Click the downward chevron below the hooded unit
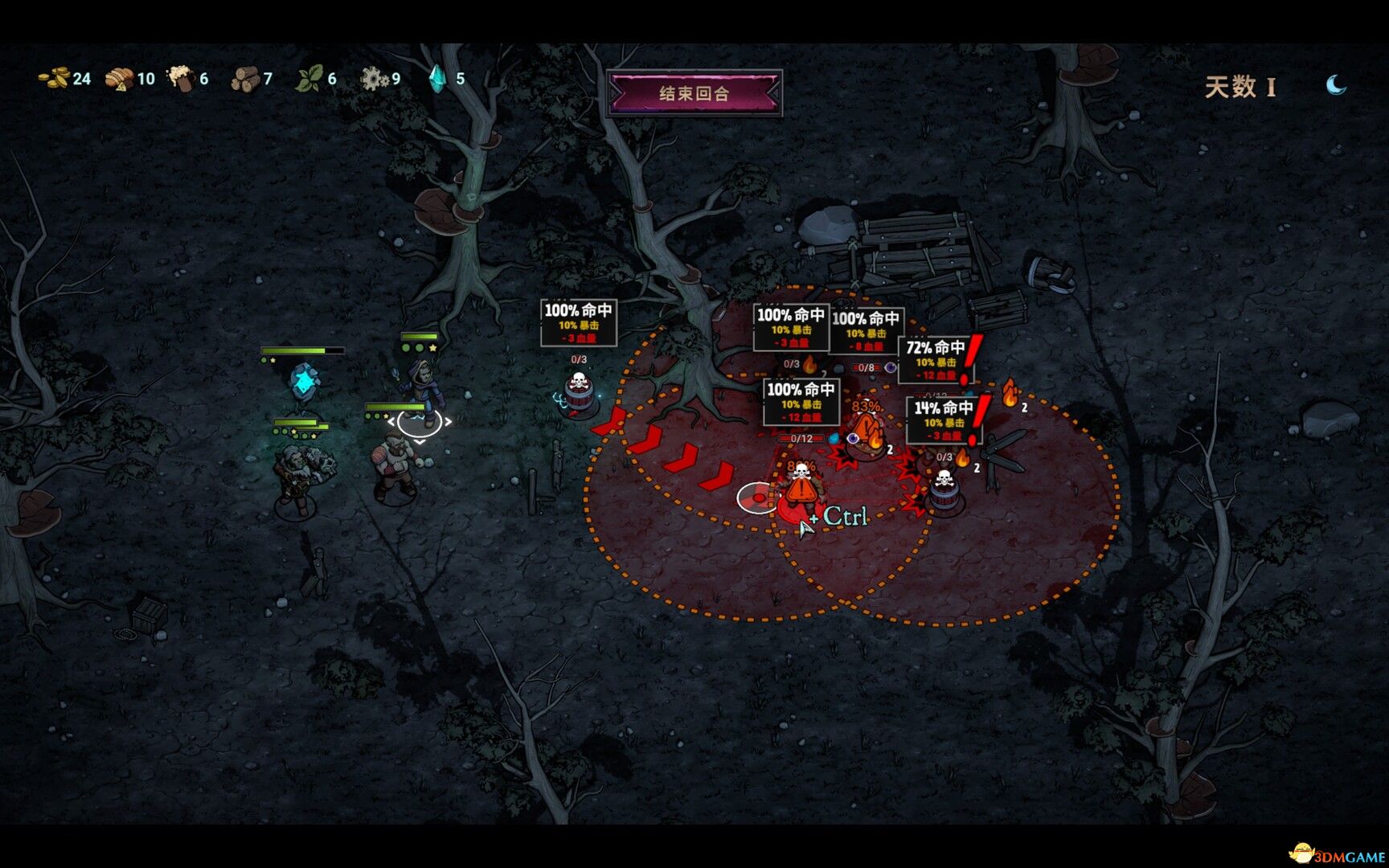 coord(419,443)
